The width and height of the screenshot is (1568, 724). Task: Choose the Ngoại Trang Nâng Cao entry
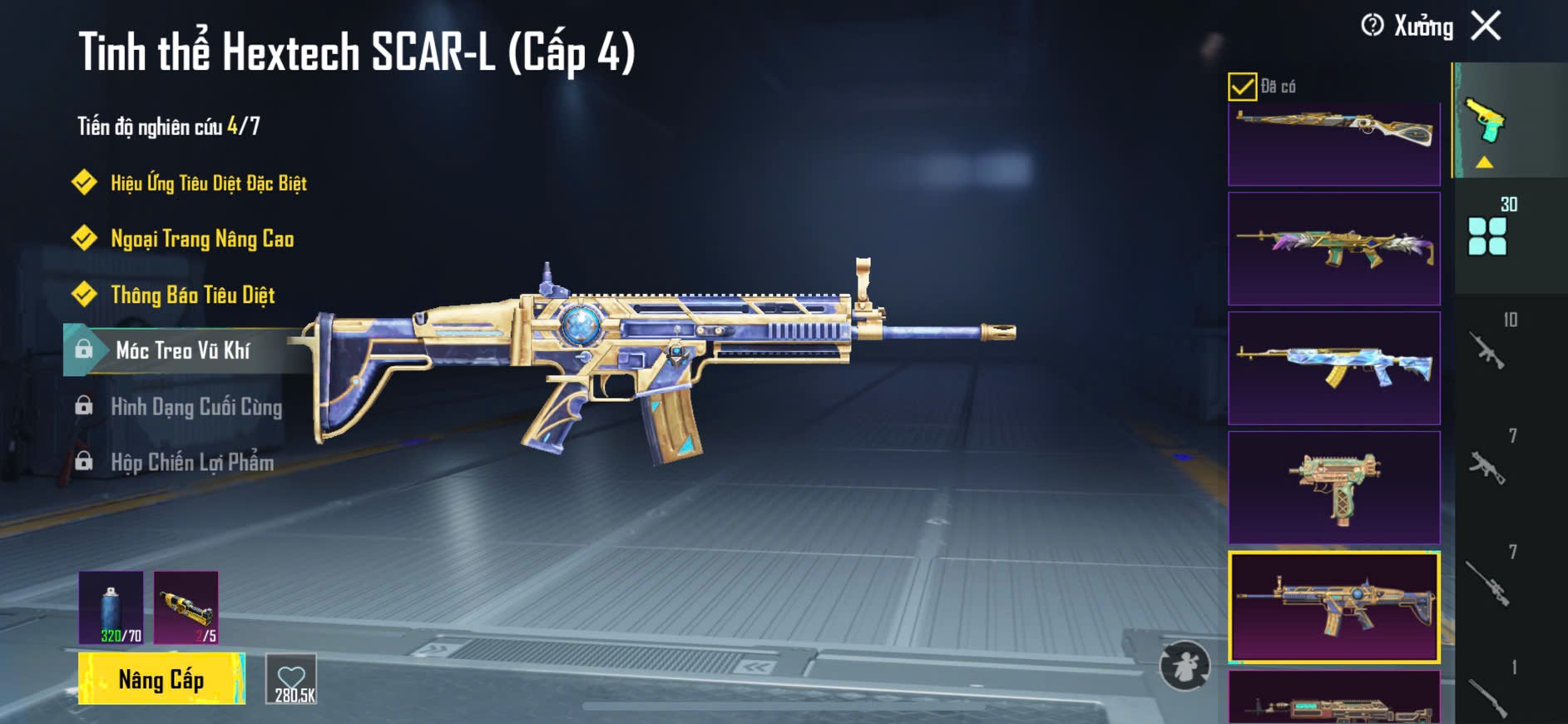point(202,239)
